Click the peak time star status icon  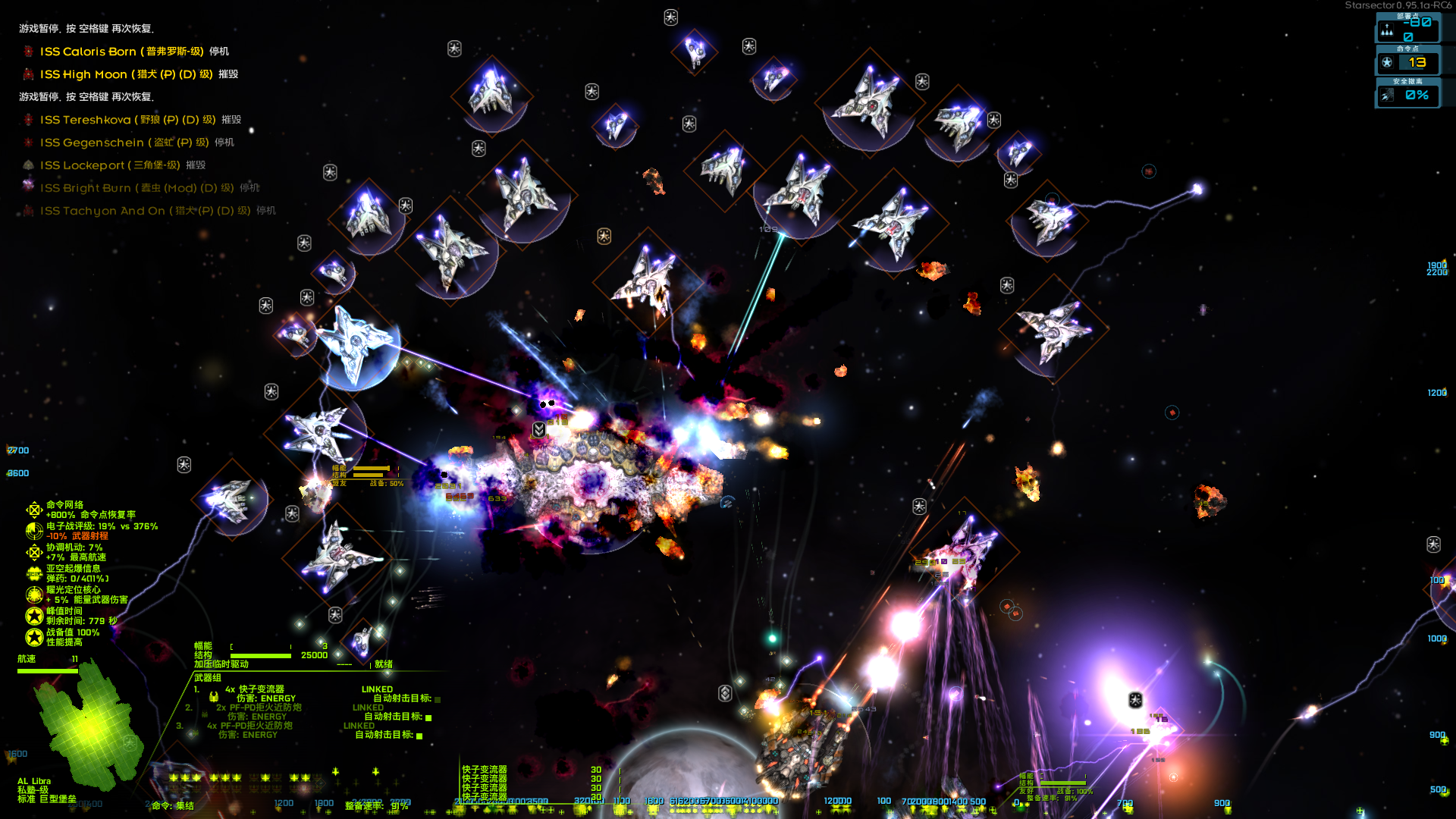pos(34,616)
